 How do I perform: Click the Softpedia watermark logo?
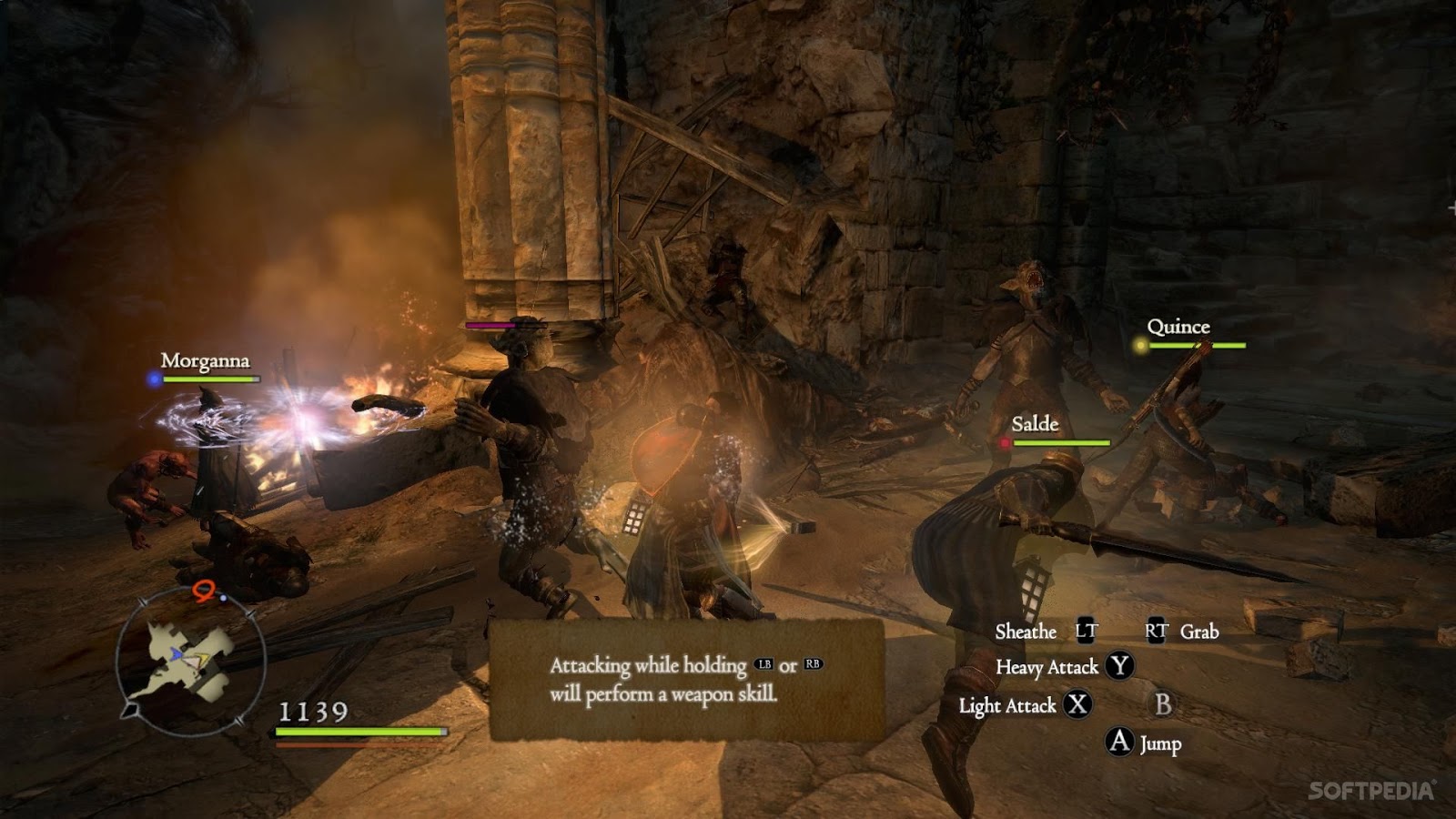1371,791
